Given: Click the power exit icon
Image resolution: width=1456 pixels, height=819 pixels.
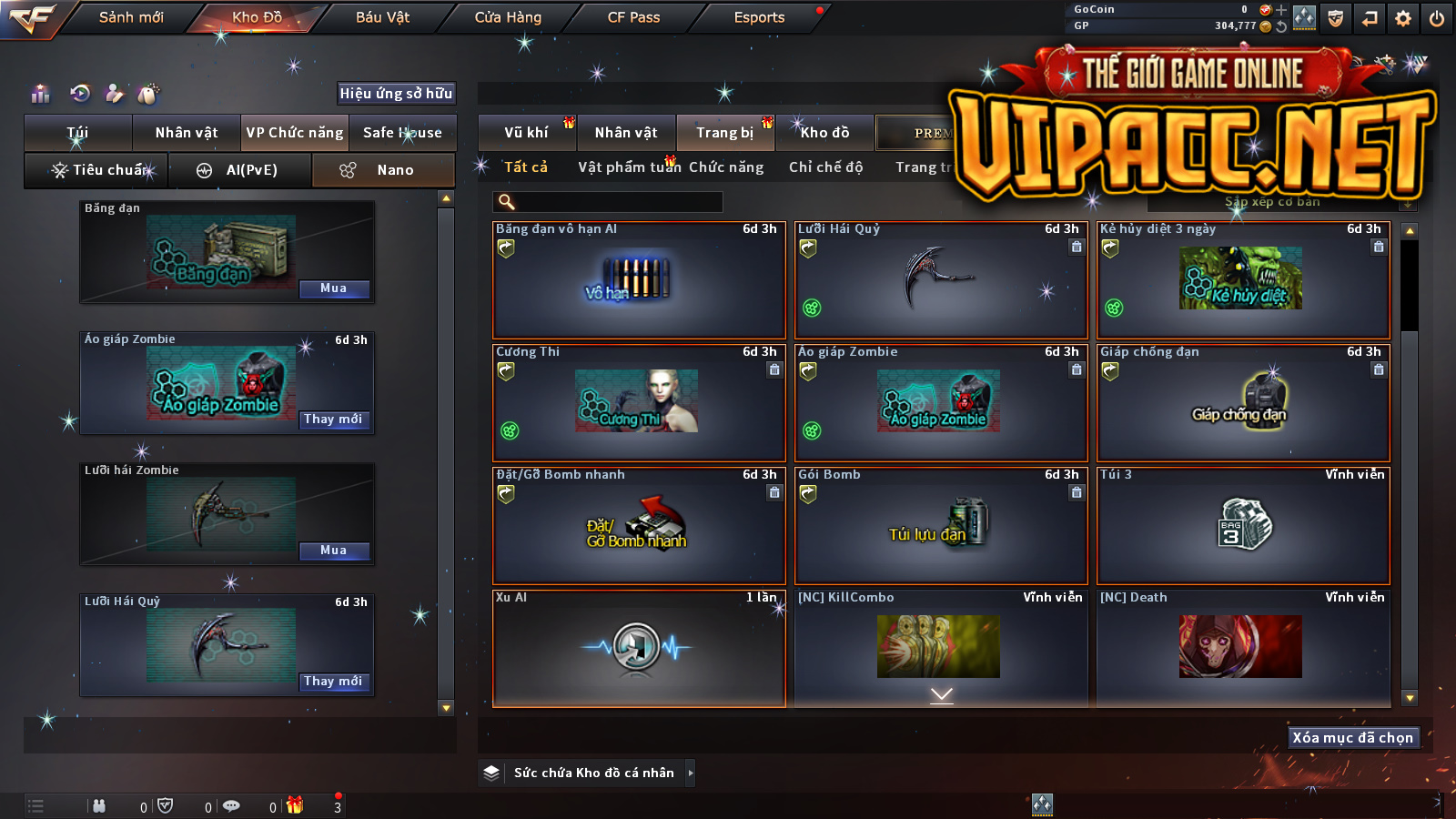Looking at the screenshot, I should [1437, 18].
